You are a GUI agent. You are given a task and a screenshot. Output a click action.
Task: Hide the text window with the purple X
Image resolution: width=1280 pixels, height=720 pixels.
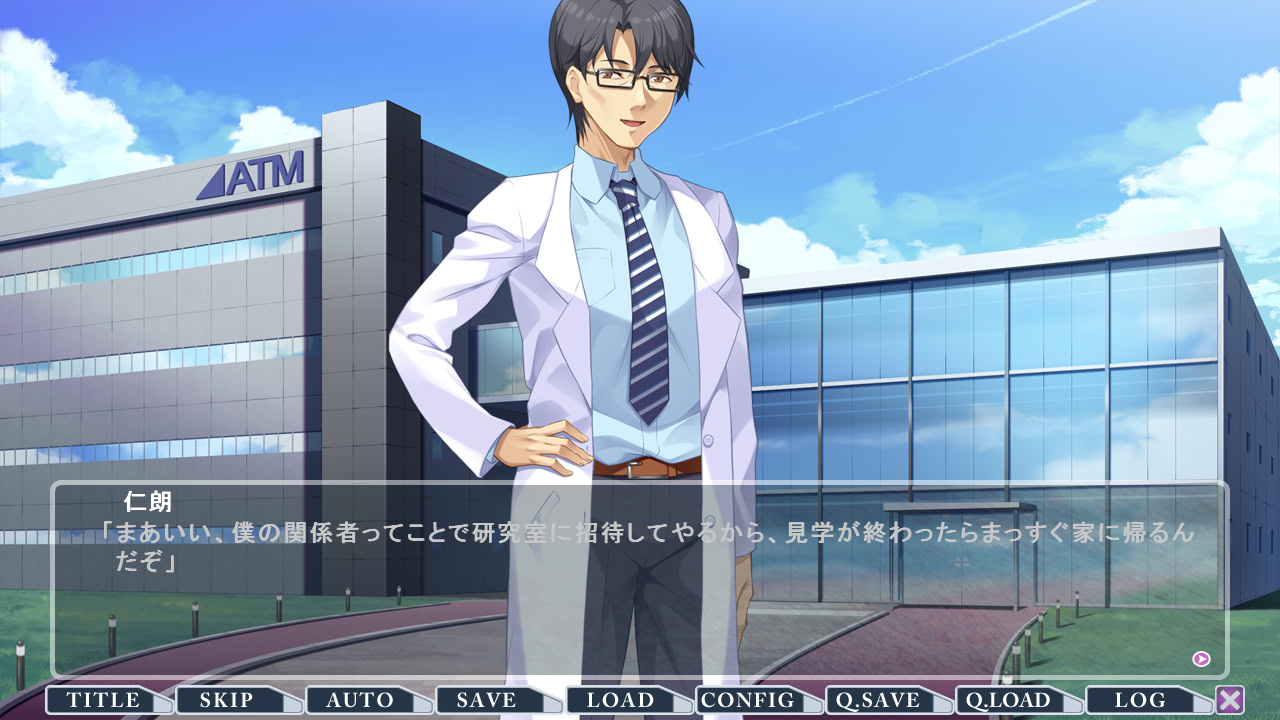[x=1230, y=700]
